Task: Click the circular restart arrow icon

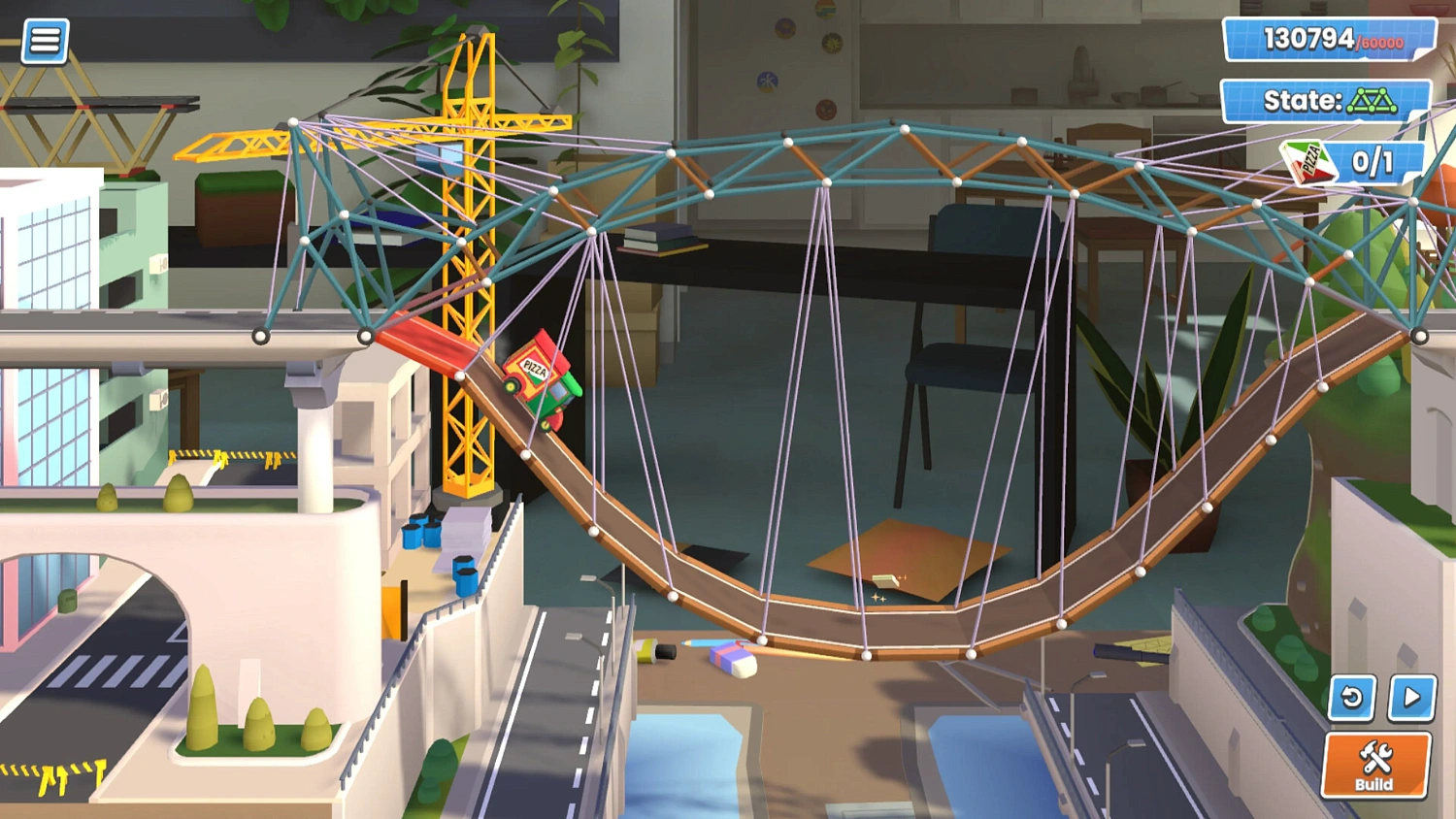Action: point(1351,698)
